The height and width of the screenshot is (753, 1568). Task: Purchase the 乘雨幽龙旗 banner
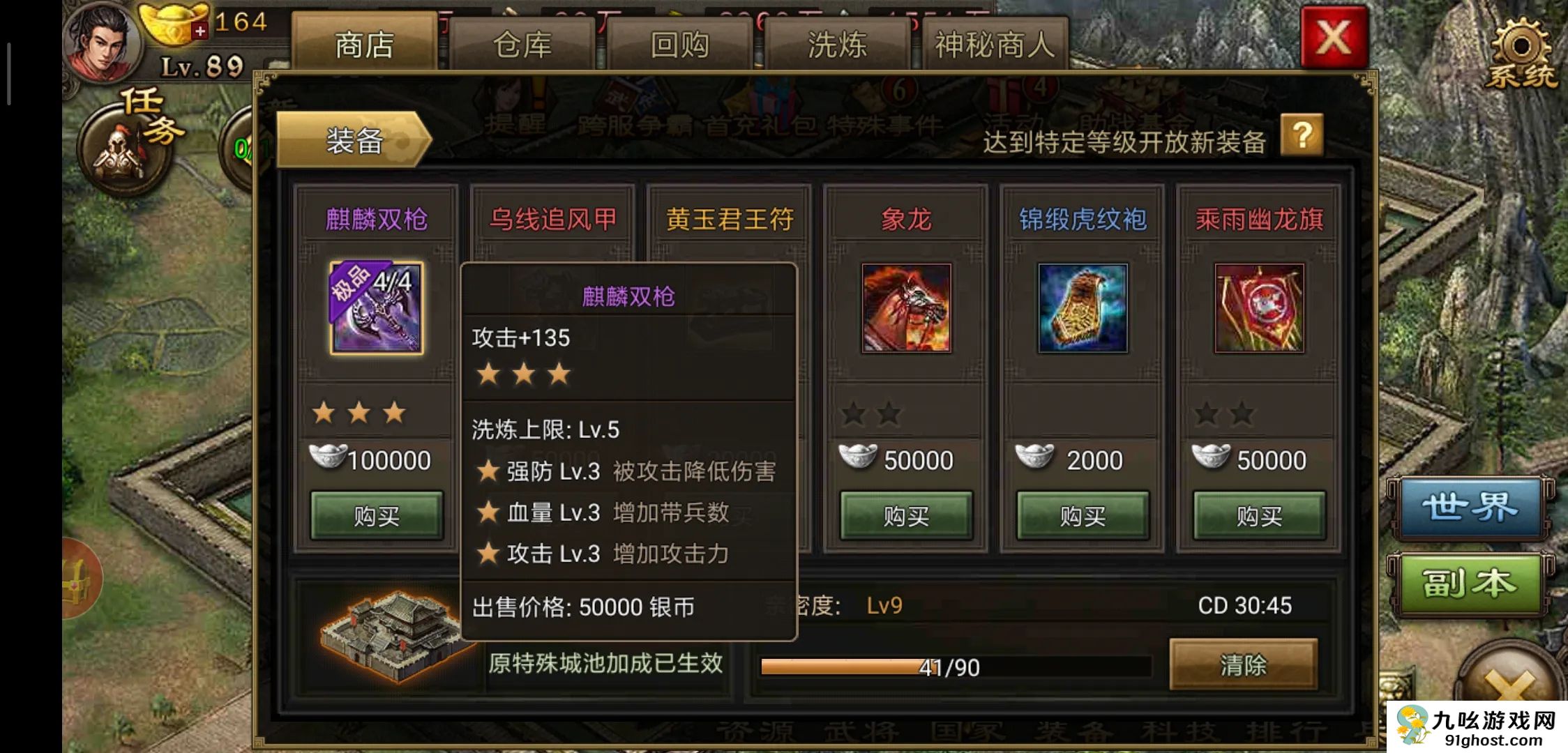click(1259, 516)
